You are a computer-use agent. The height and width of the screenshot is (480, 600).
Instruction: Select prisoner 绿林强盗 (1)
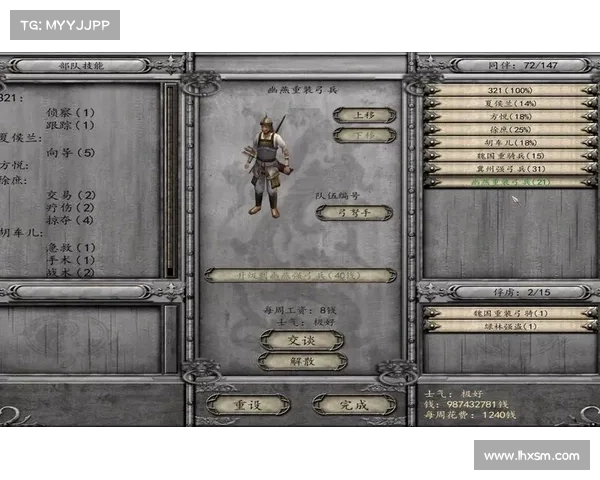click(x=509, y=326)
